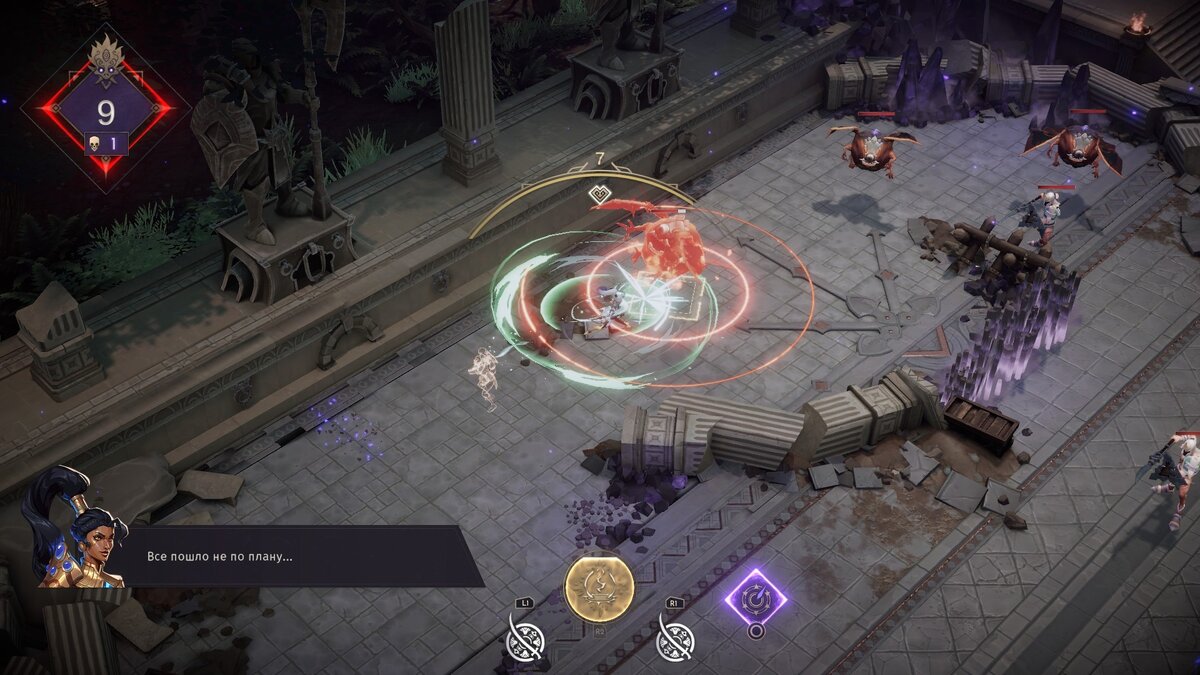
Task: Activate the golden flame ultimate ability
Action: coord(599,589)
